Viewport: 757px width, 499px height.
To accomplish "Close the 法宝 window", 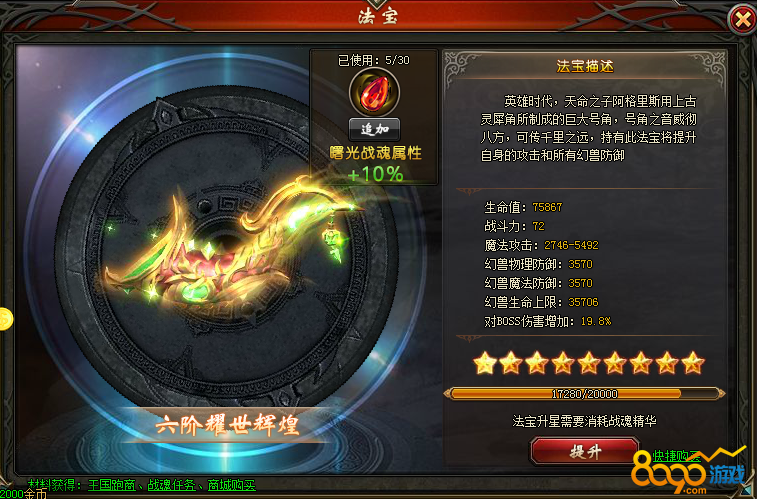I will click(741, 19).
